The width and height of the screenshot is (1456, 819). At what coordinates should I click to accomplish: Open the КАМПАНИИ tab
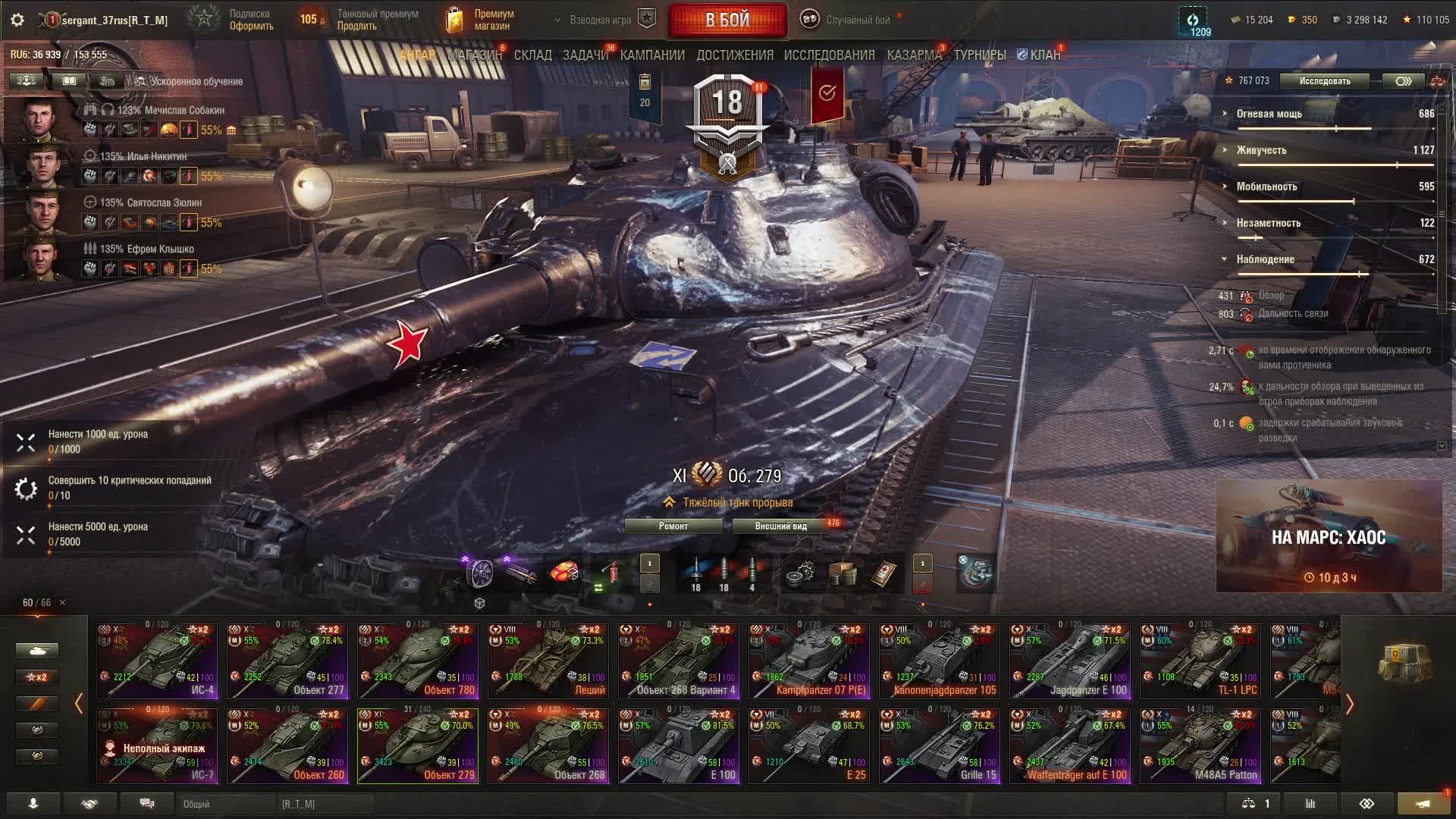[652, 55]
